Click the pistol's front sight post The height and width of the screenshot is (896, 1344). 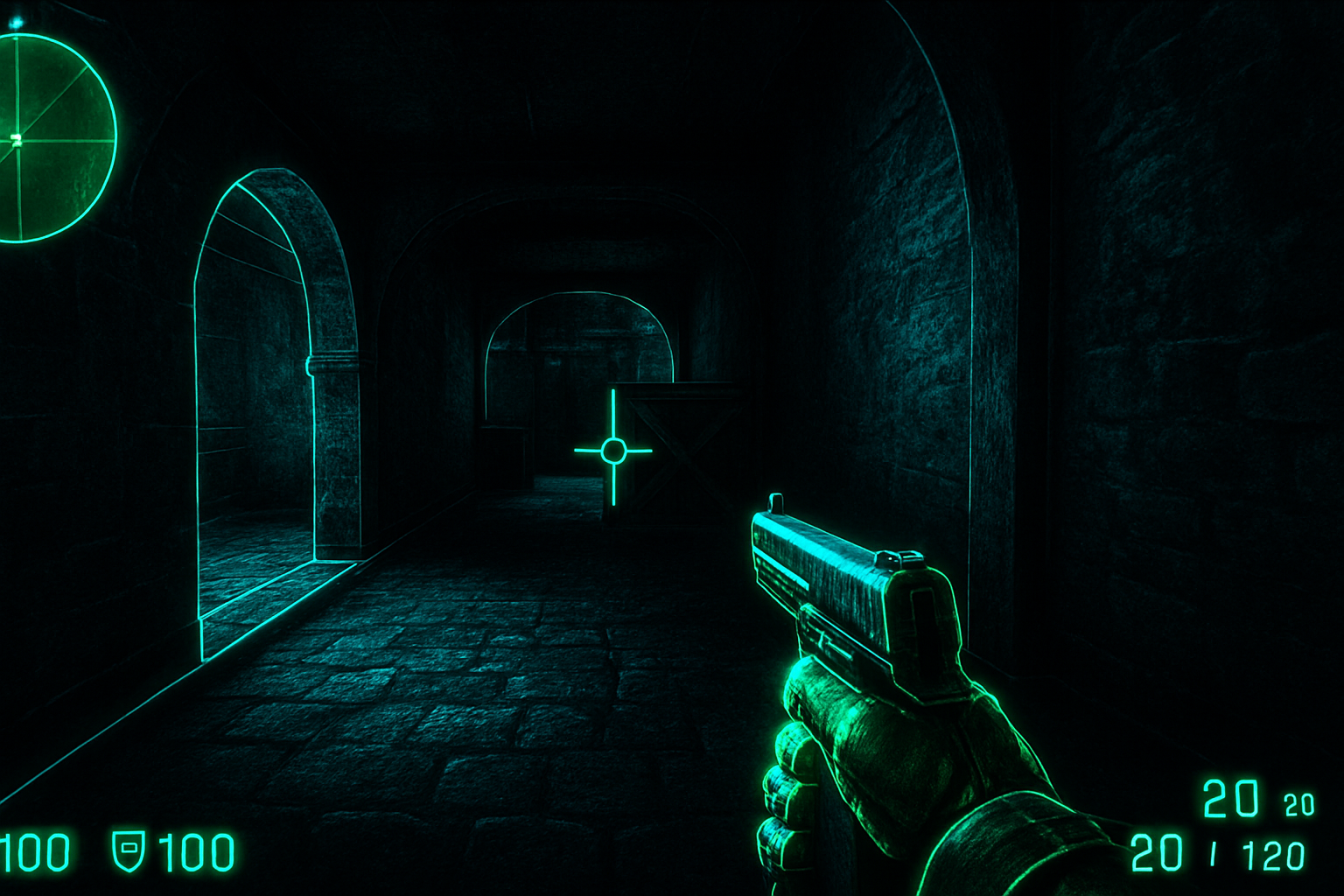pyautogui.click(x=777, y=501)
